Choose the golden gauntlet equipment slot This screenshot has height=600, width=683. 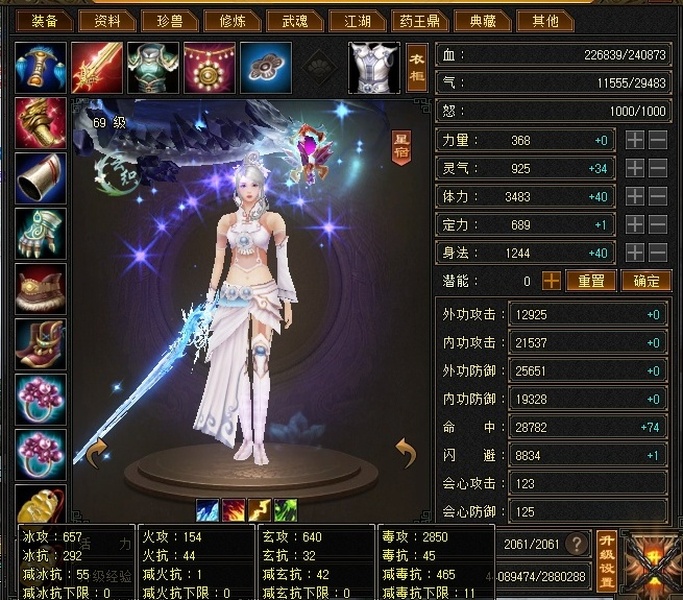click(41, 123)
